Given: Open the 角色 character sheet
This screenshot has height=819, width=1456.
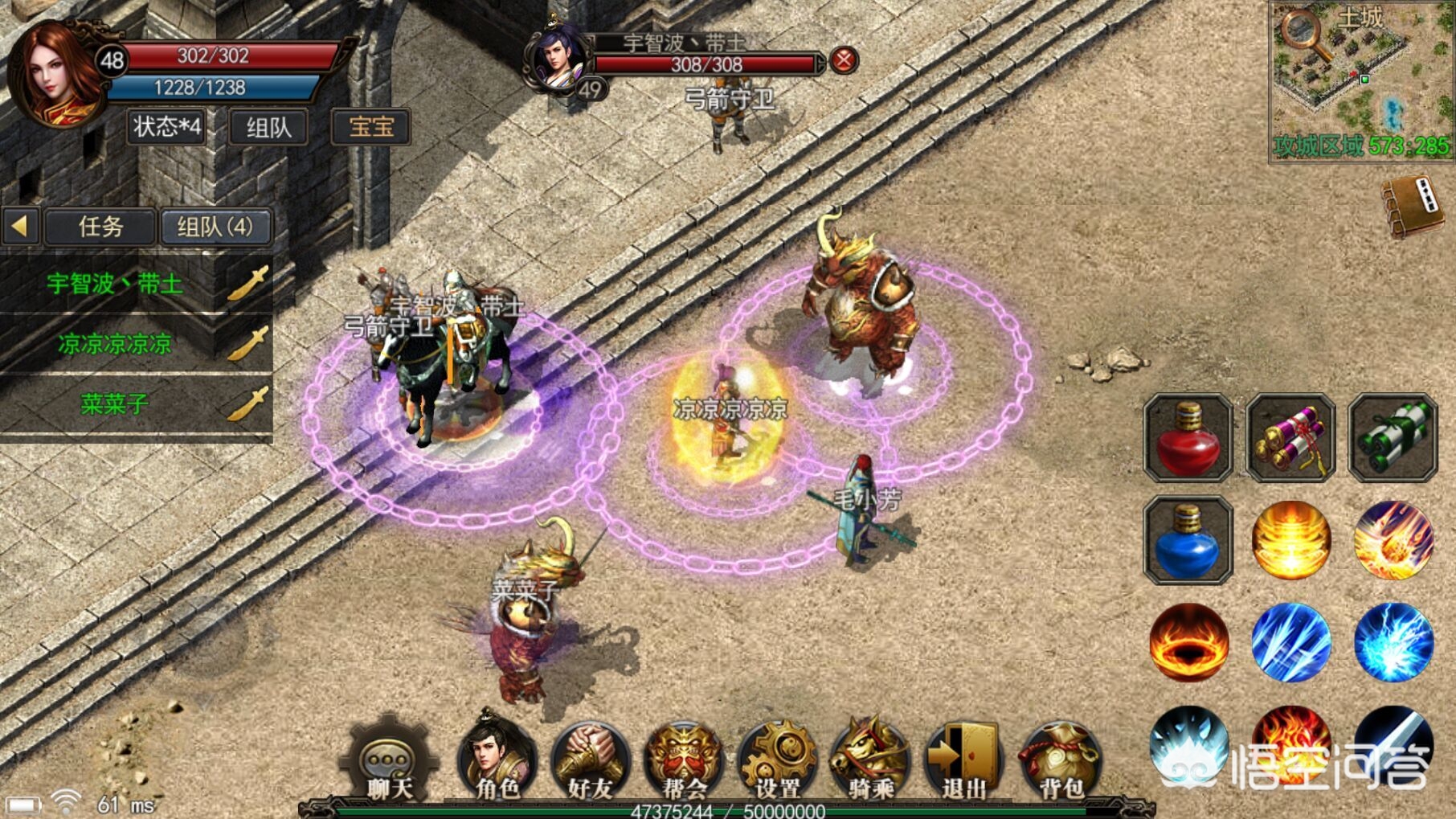Looking at the screenshot, I should coord(496,761).
